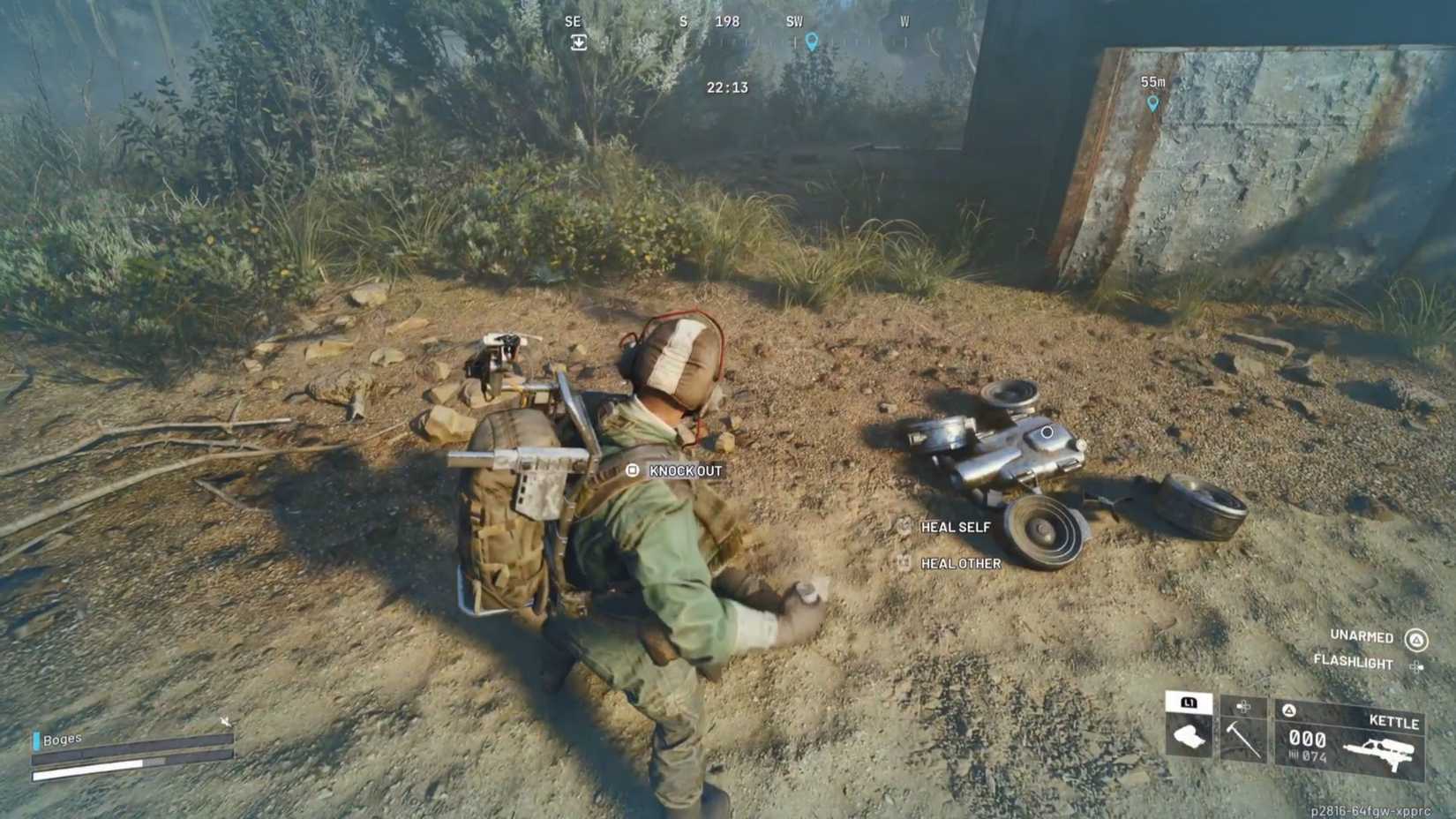Expand the 55m waypoint marker details
This screenshot has height=819, width=1456.
[1152, 90]
